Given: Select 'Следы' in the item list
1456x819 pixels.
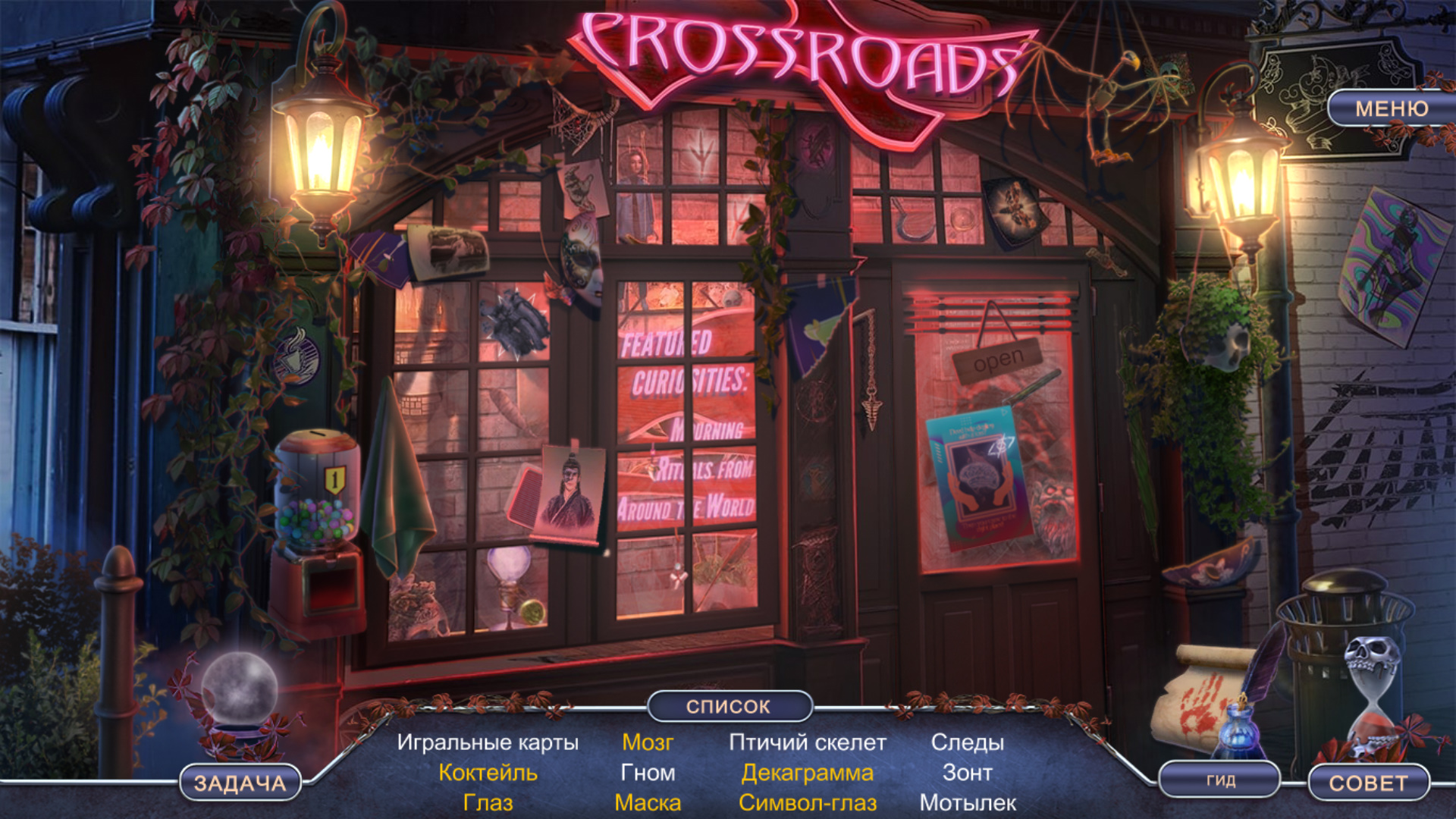Looking at the screenshot, I should [x=968, y=742].
